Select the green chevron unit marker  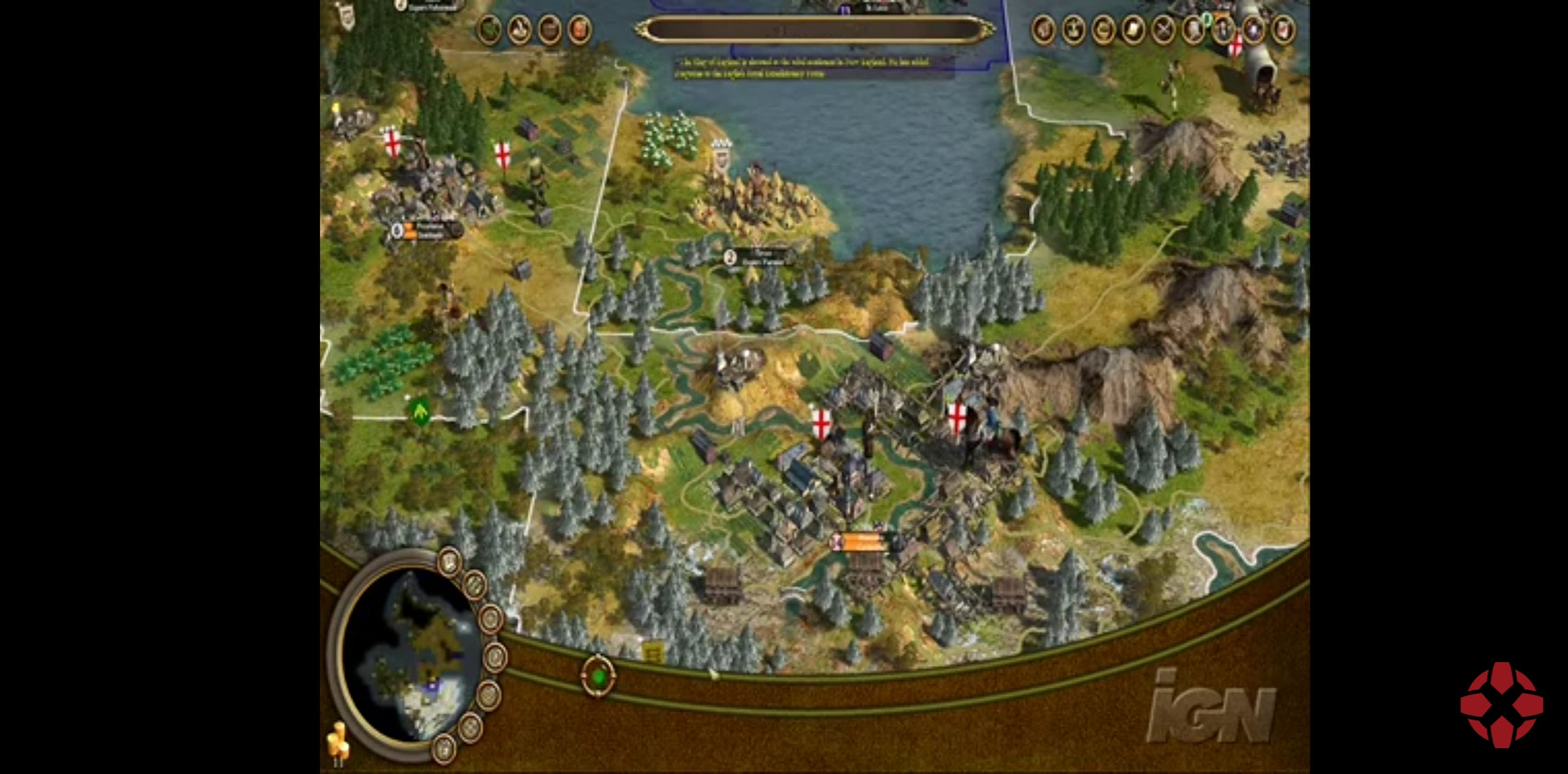pos(420,411)
